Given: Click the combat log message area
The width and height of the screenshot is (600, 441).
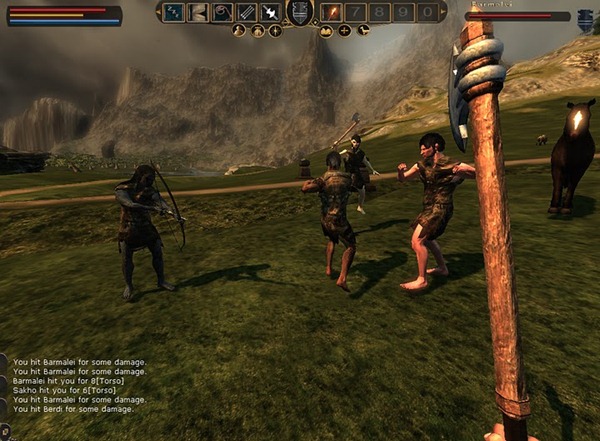Looking at the screenshot, I should (x=78, y=385).
